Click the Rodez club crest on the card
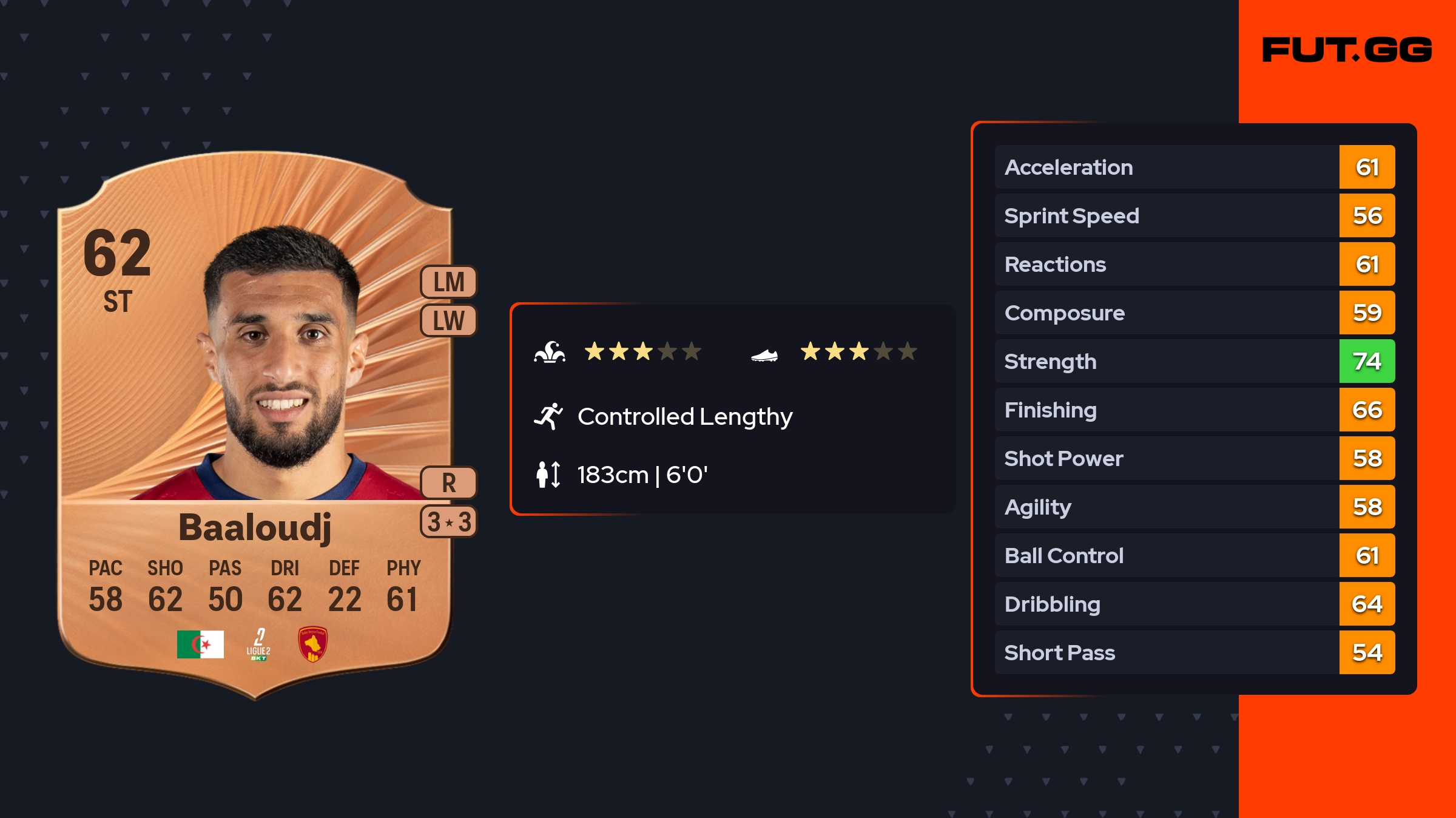Viewport: 1456px width, 818px height. tap(312, 644)
